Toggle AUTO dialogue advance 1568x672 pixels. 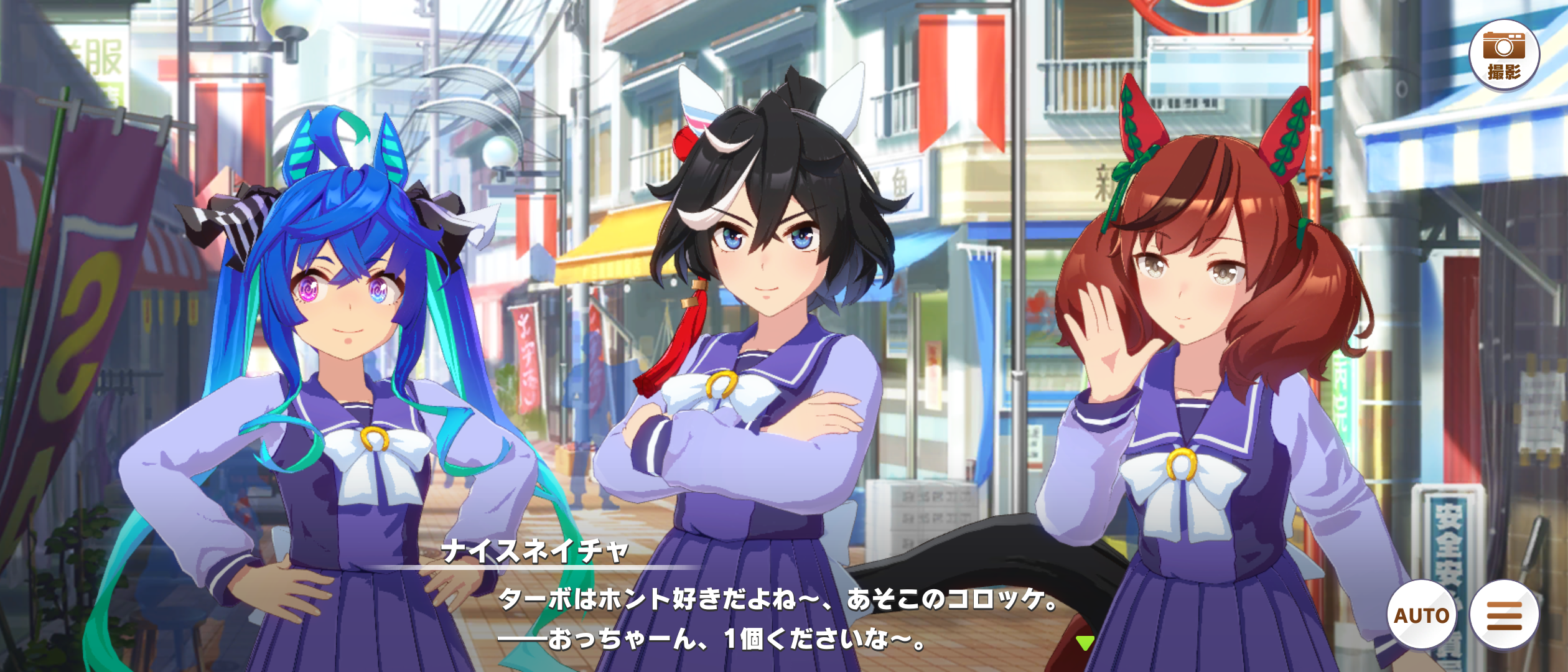click(1421, 615)
